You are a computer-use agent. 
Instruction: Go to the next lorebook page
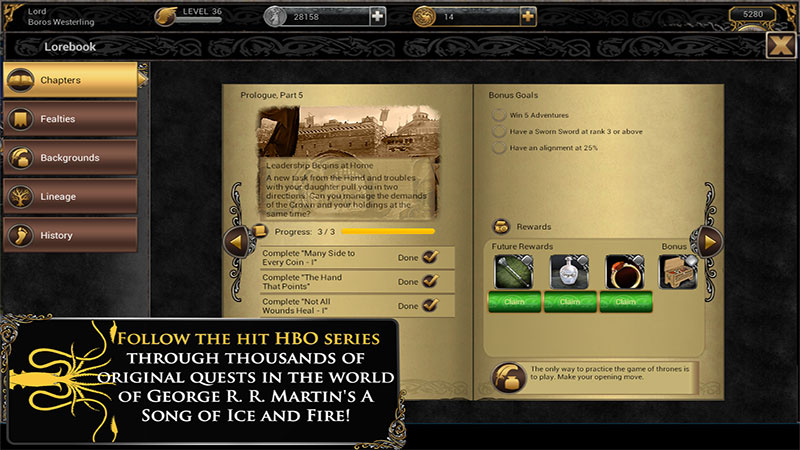(x=709, y=241)
